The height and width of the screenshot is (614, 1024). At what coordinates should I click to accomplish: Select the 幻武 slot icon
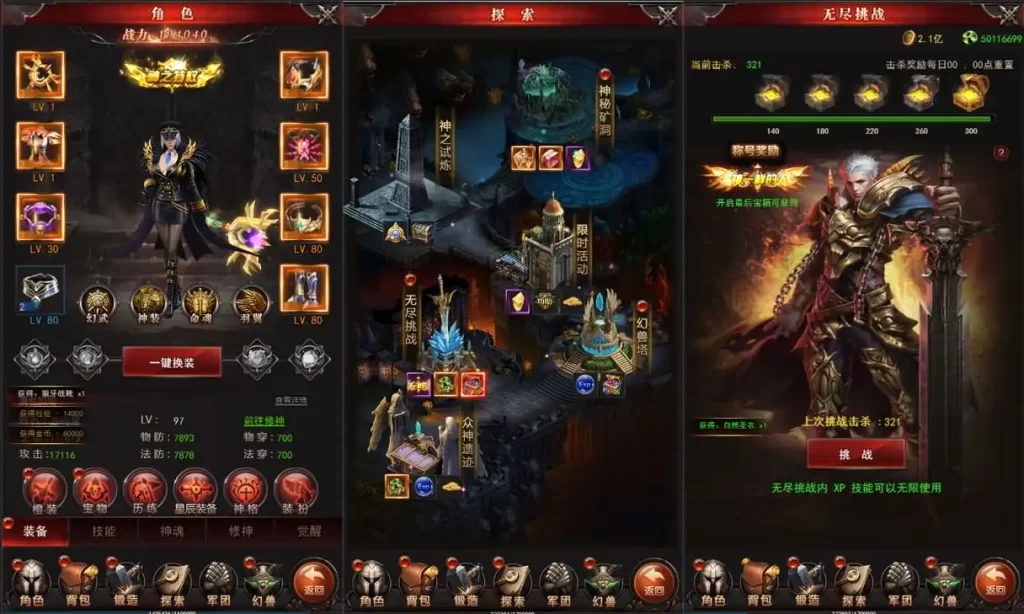[98, 302]
